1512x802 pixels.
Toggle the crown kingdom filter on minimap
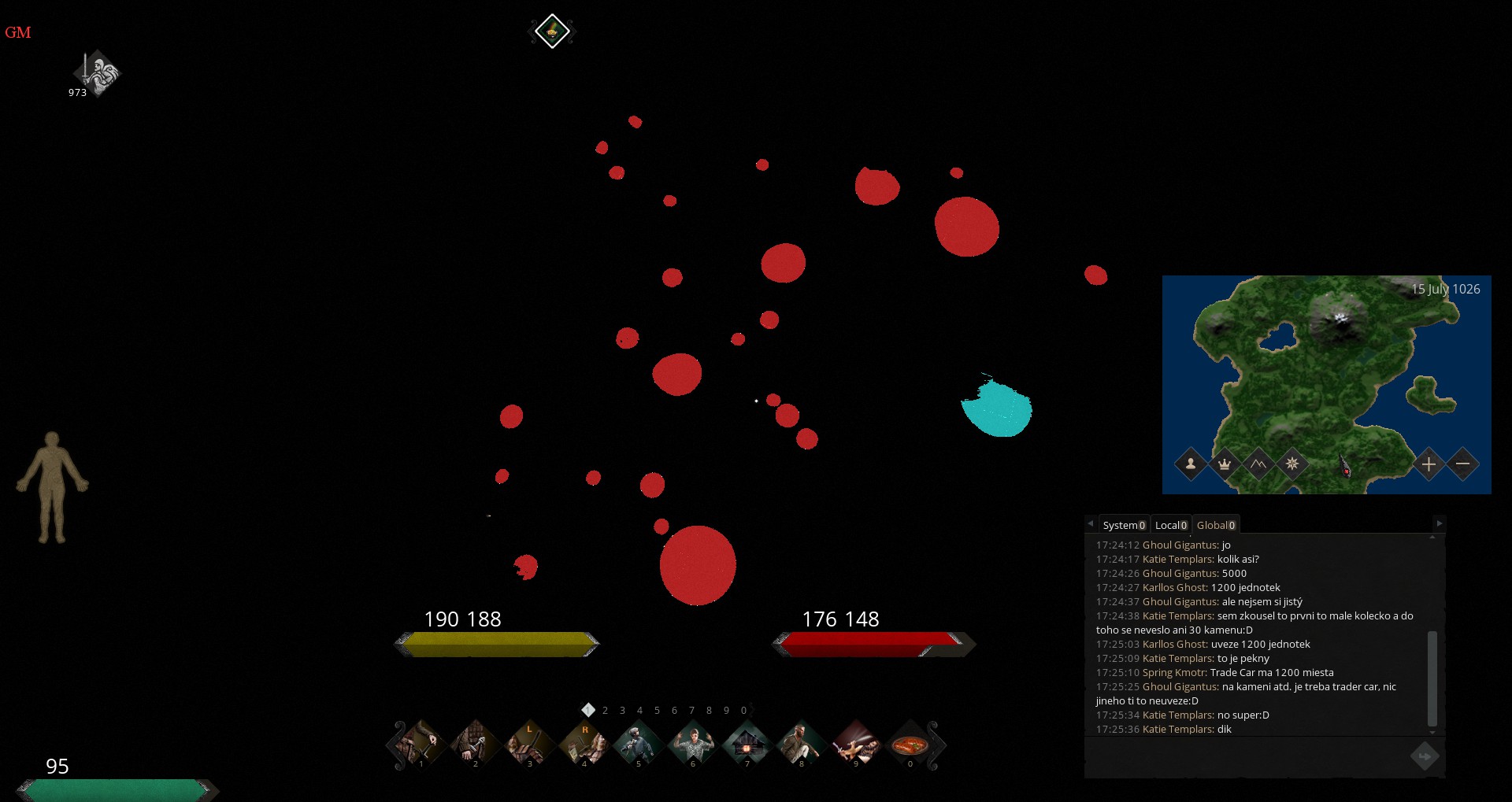tap(1225, 464)
